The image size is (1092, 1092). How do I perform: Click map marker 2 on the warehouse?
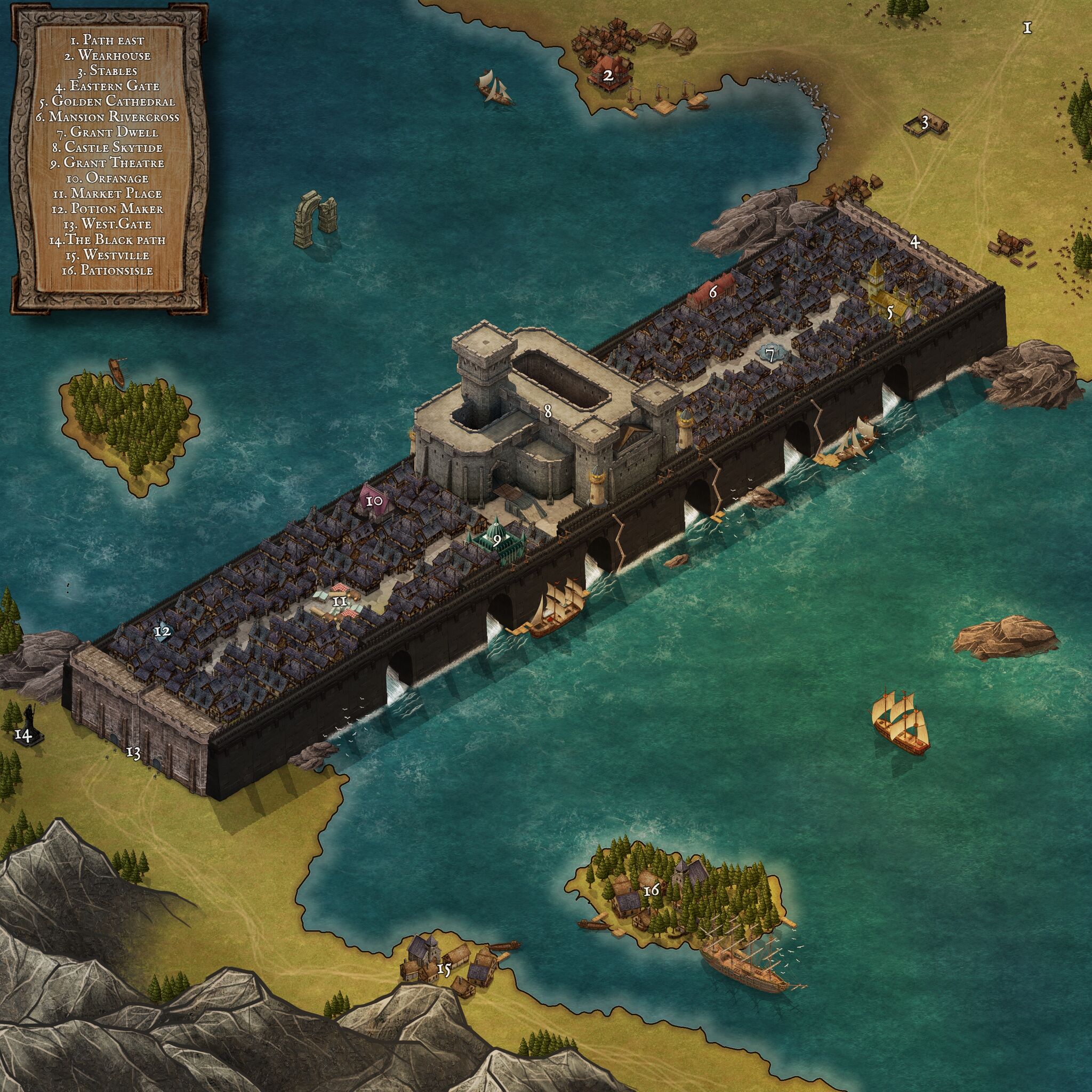tap(608, 76)
